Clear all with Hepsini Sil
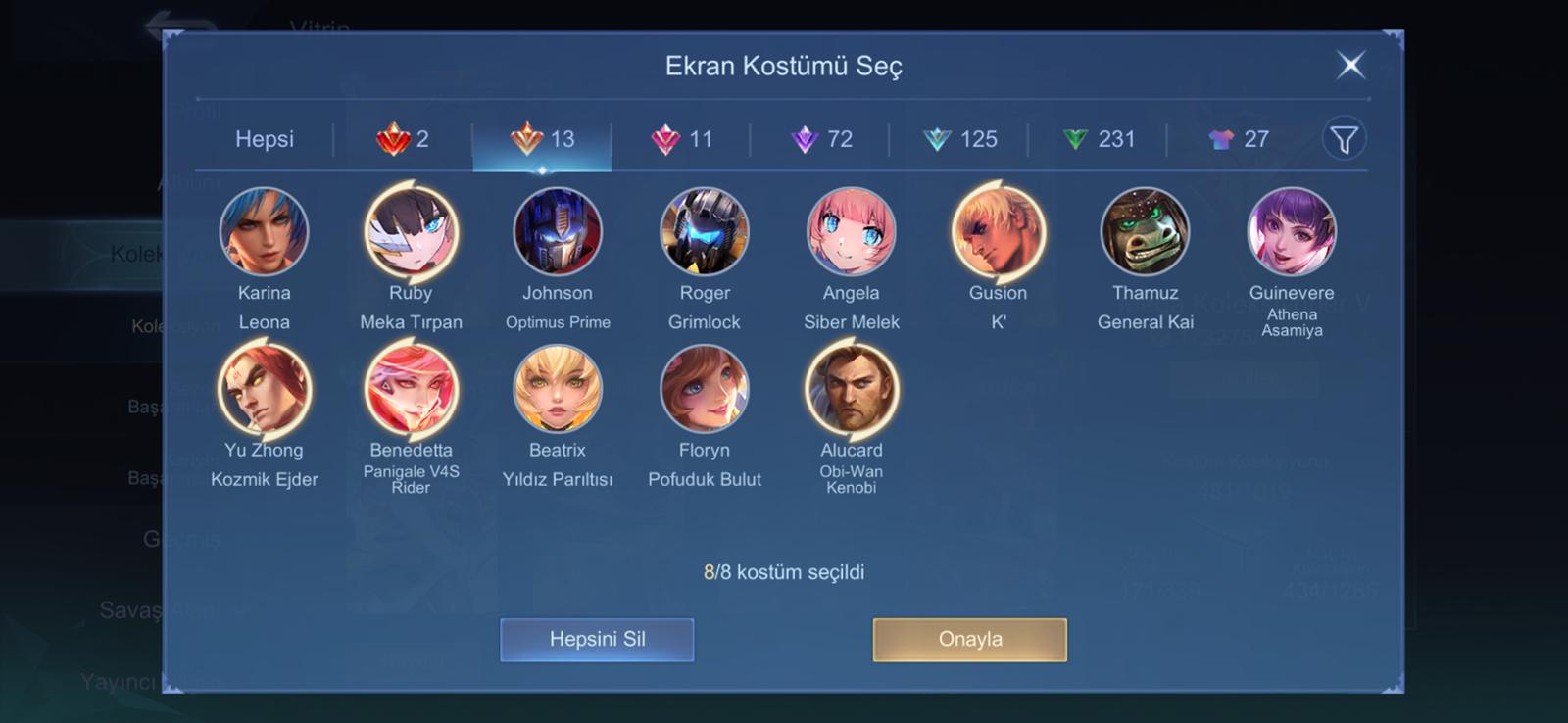1568x723 pixels. pos(597,639)
